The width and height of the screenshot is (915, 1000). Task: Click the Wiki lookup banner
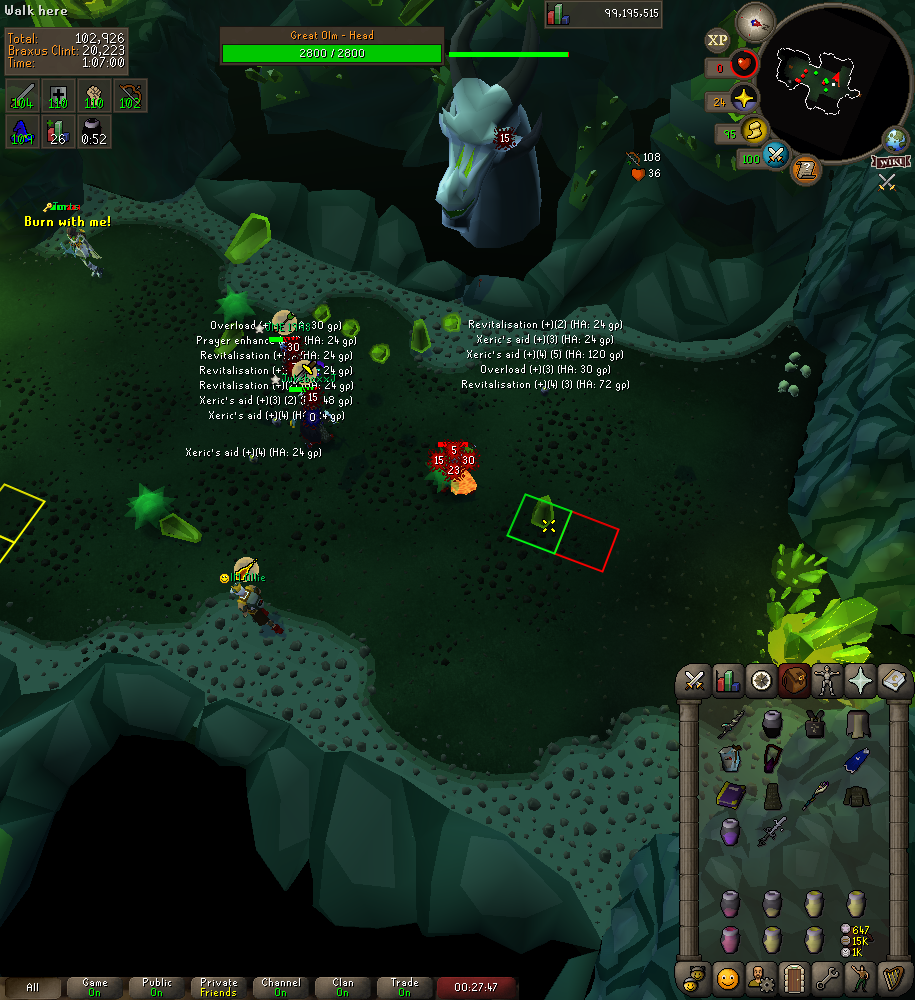(889, 162)
